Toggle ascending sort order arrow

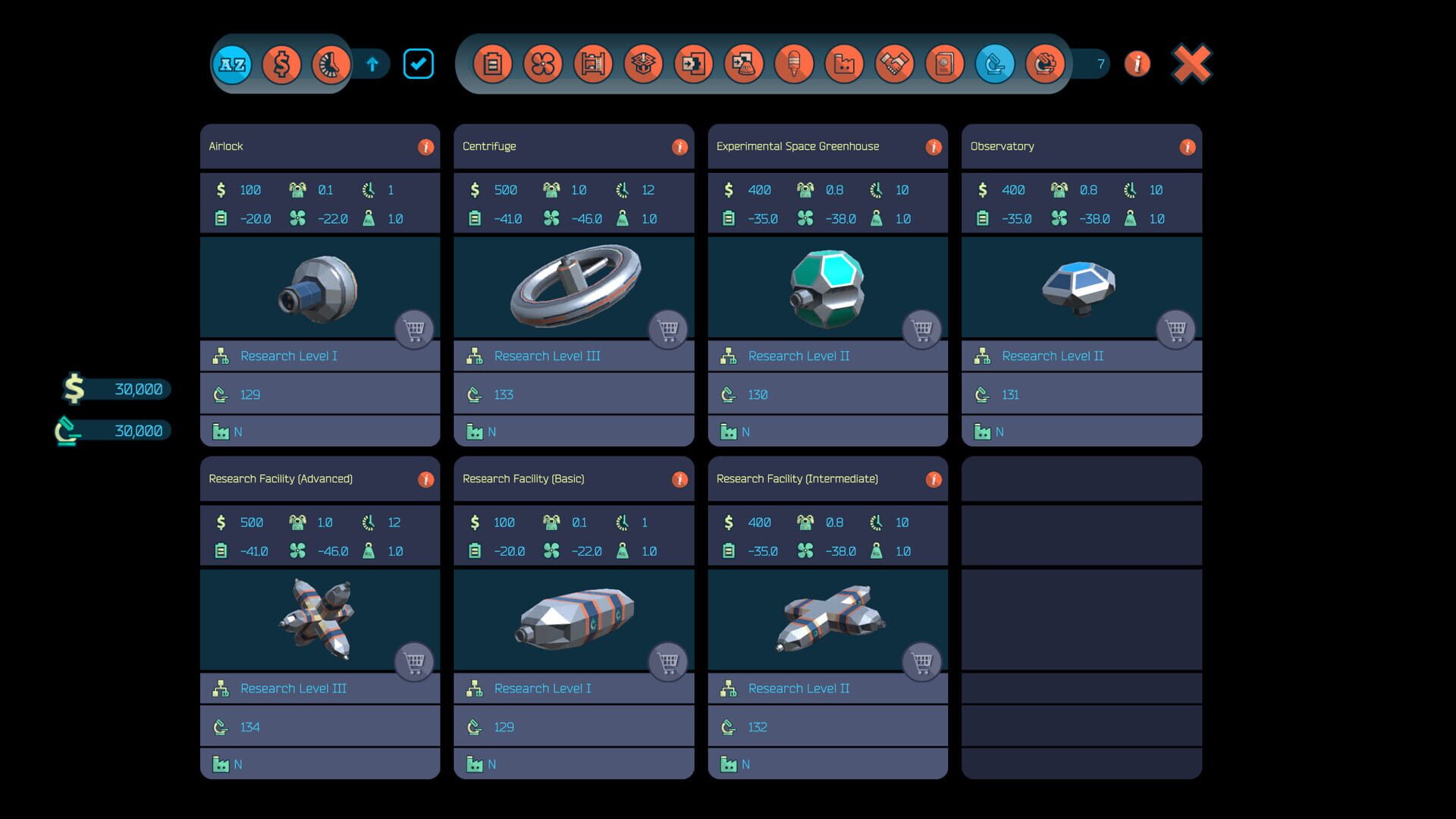[x=372, y=64]
